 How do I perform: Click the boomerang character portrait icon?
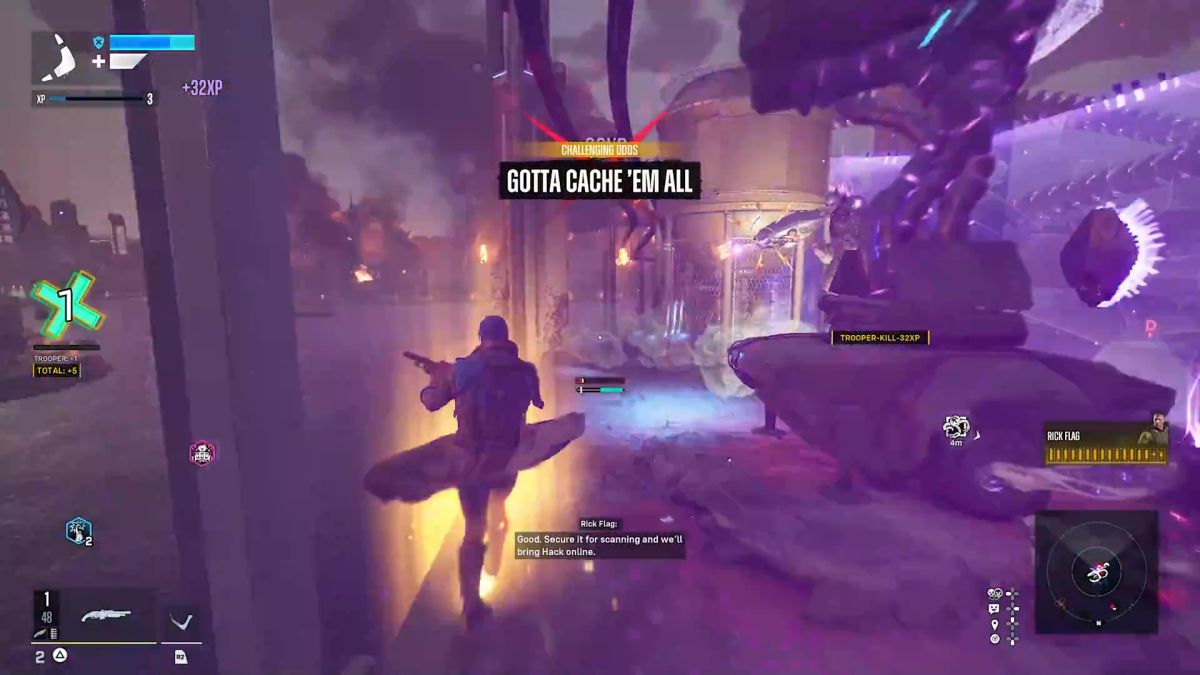[x=61, y=58]
